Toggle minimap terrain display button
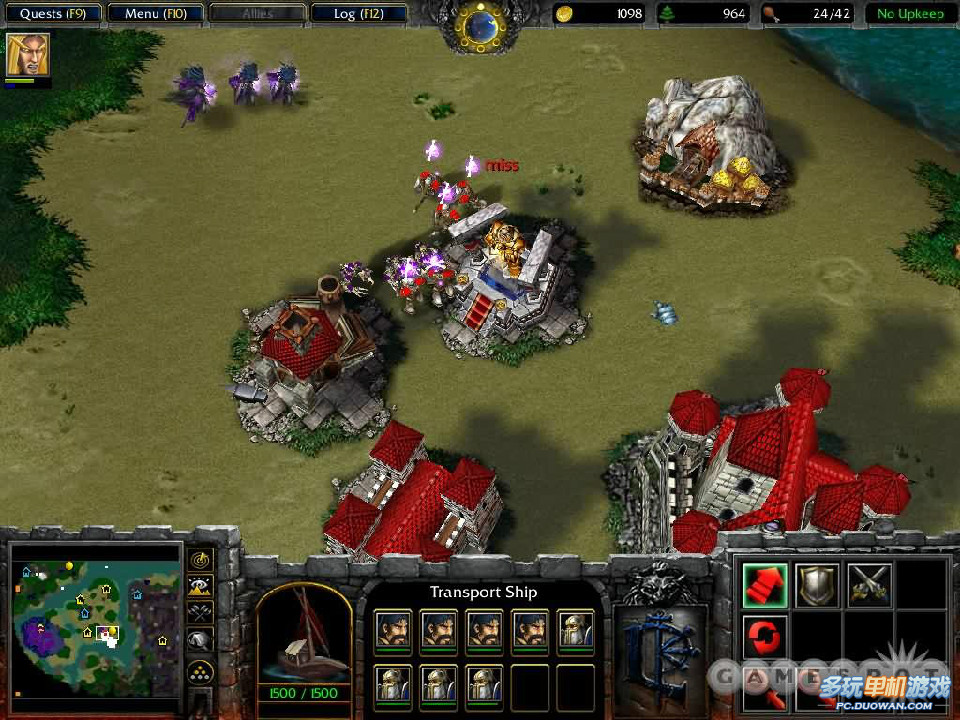The width and height of the screenshot is (960, 720). [200, 587]
